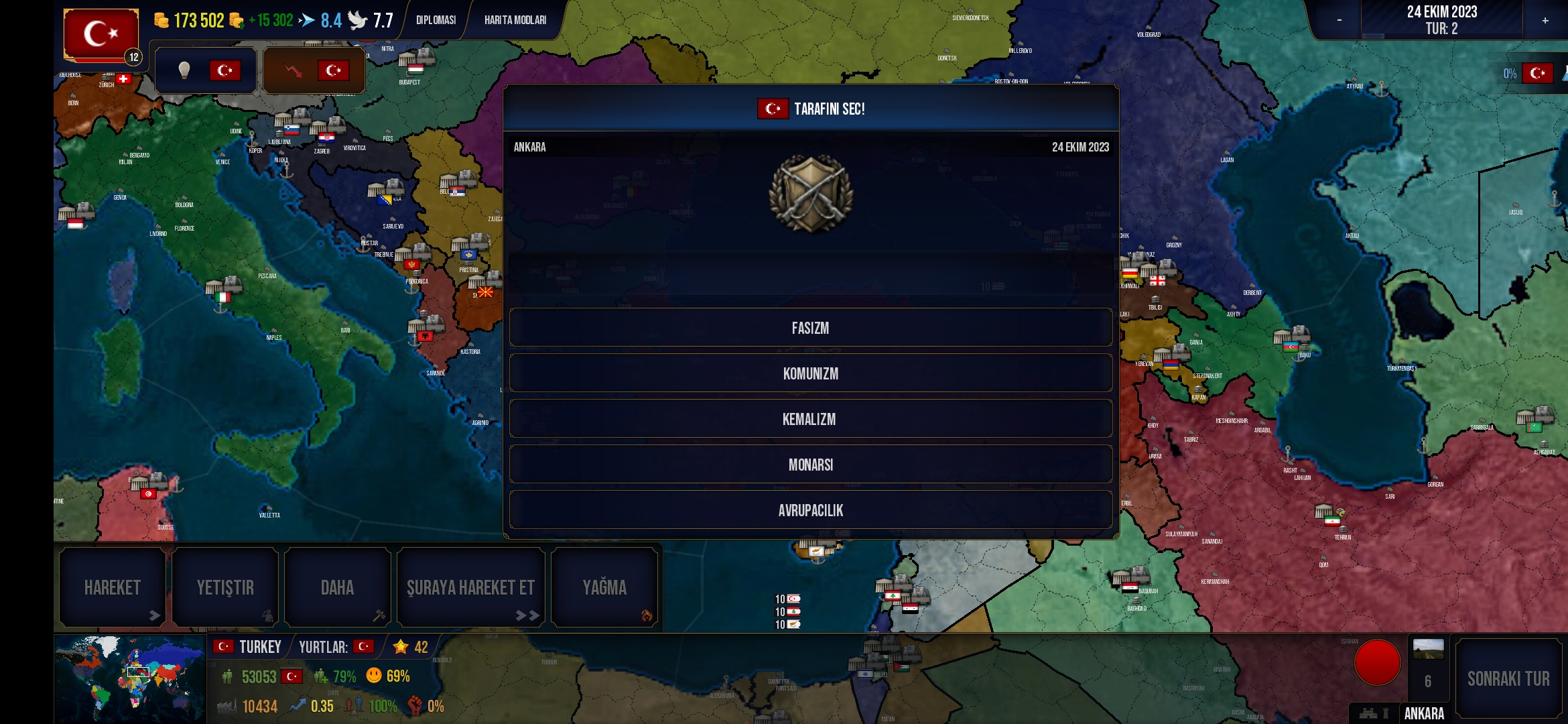Click the Turkey flag emblem
1568x724 pixels.
[101, 34]
